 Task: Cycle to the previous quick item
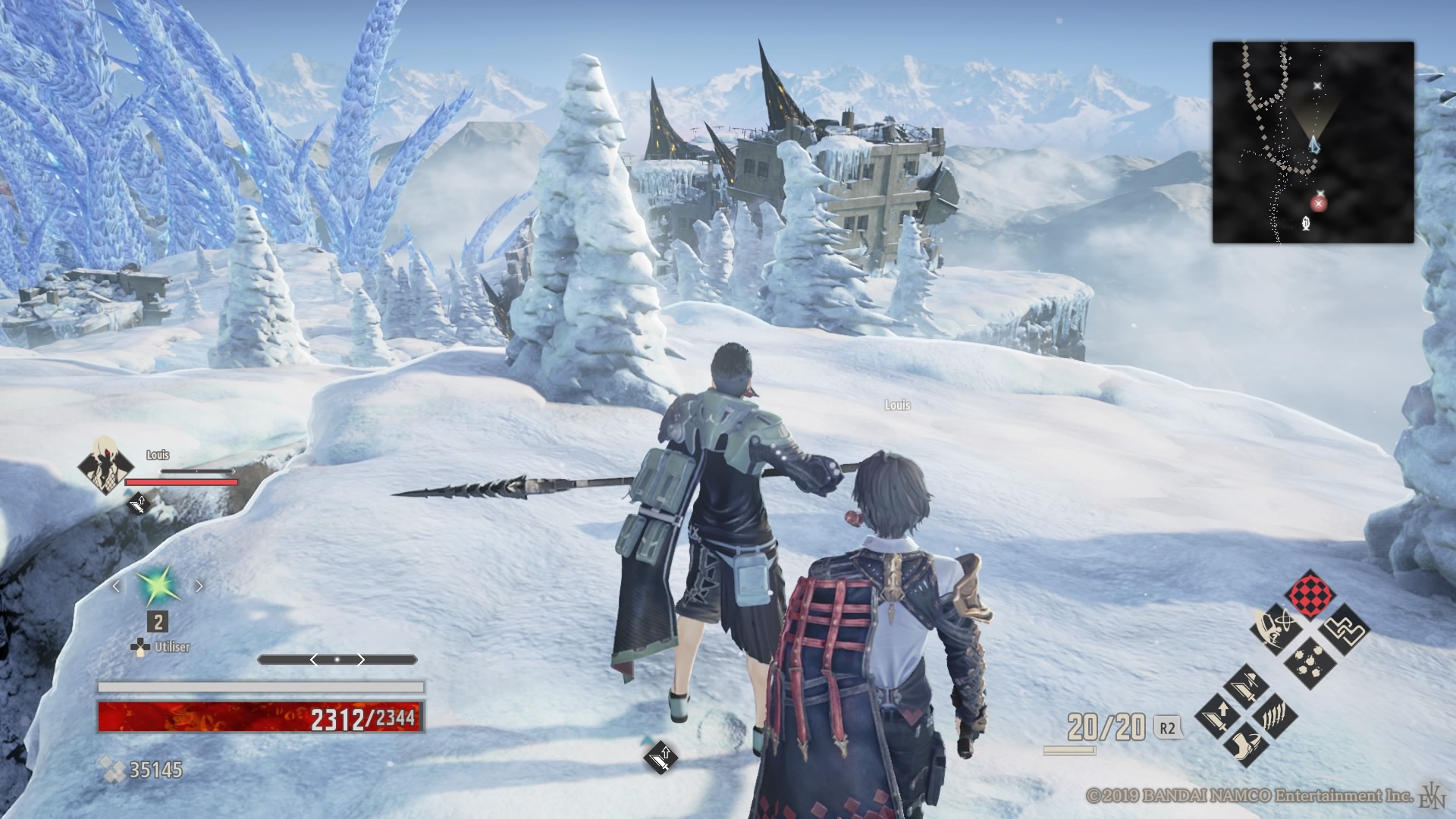click(117, 586)
